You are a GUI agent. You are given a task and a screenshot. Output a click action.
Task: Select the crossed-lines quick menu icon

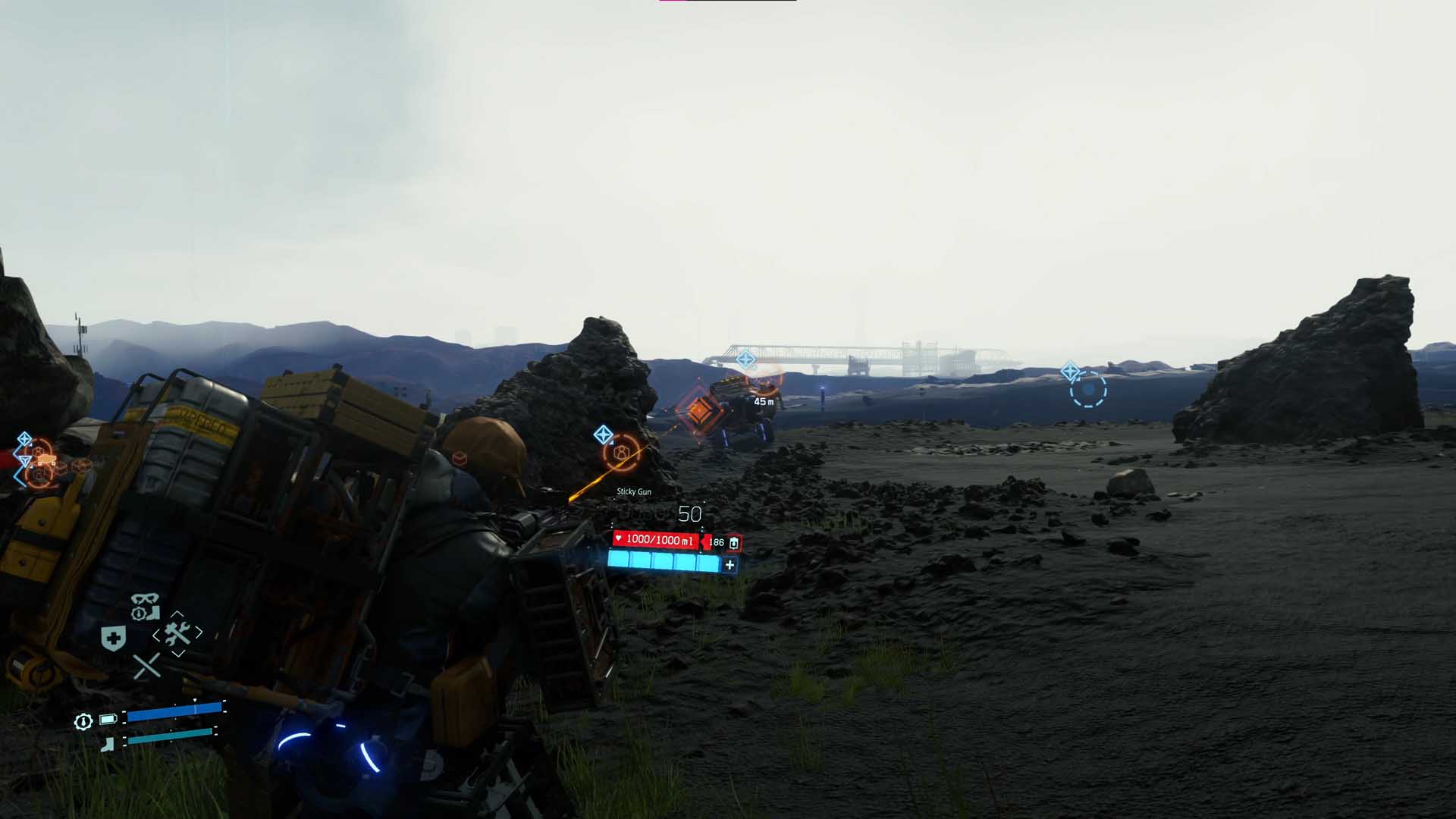[x=146, y=667]
